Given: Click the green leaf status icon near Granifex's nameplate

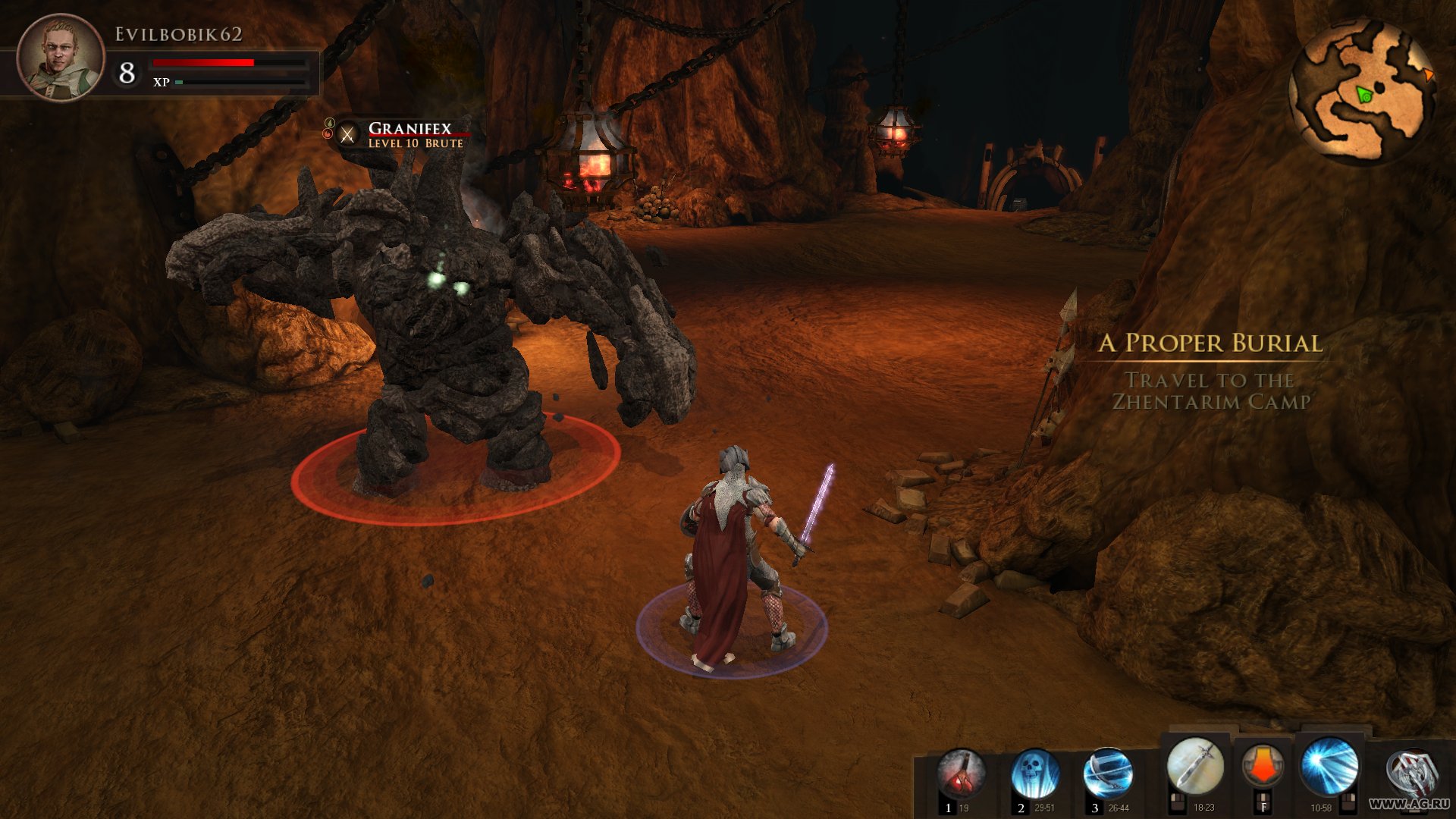Looking at the screenshot, I should pos(329,121).
